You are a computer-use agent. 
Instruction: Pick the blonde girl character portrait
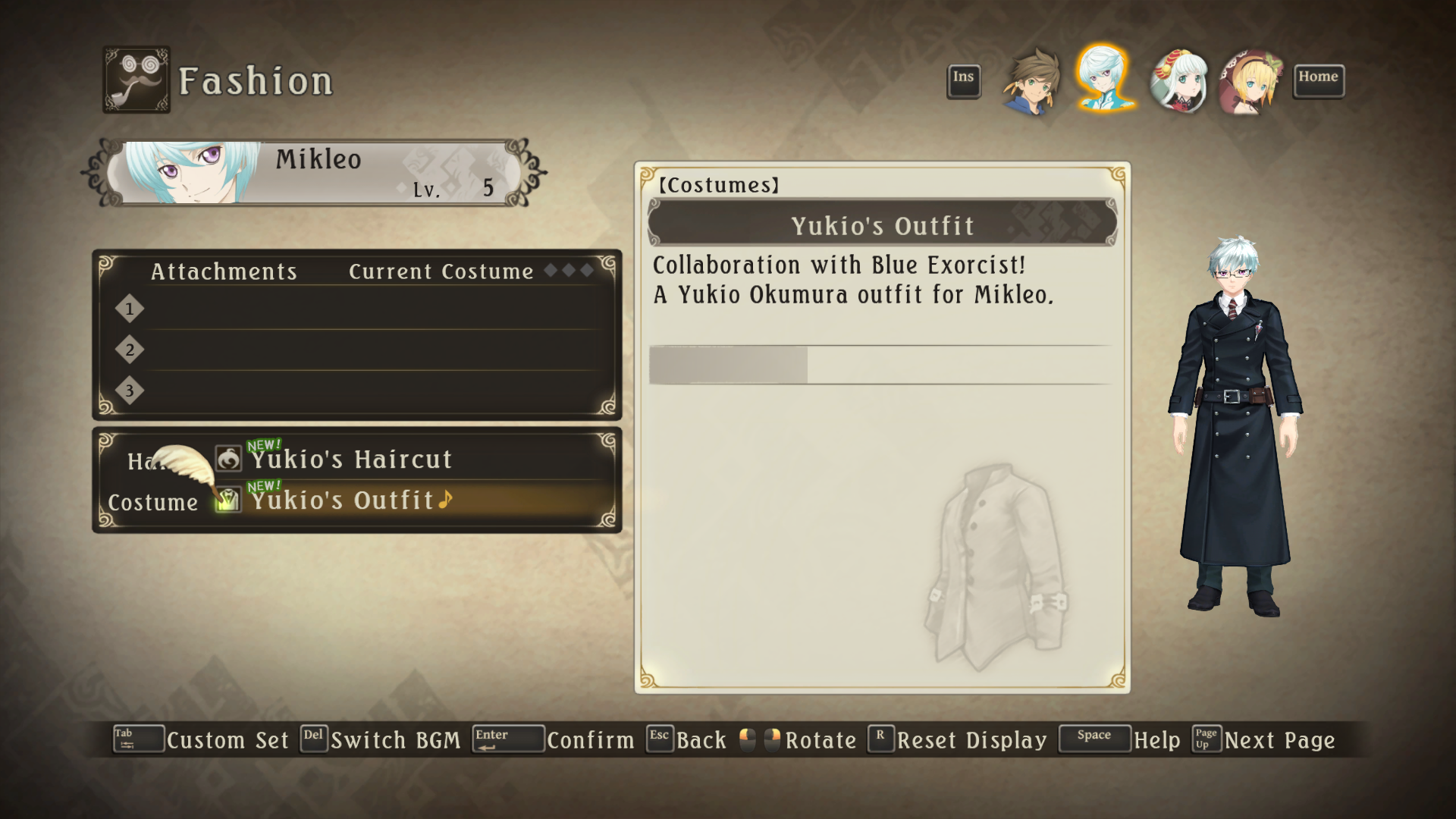click(1250, 80)
